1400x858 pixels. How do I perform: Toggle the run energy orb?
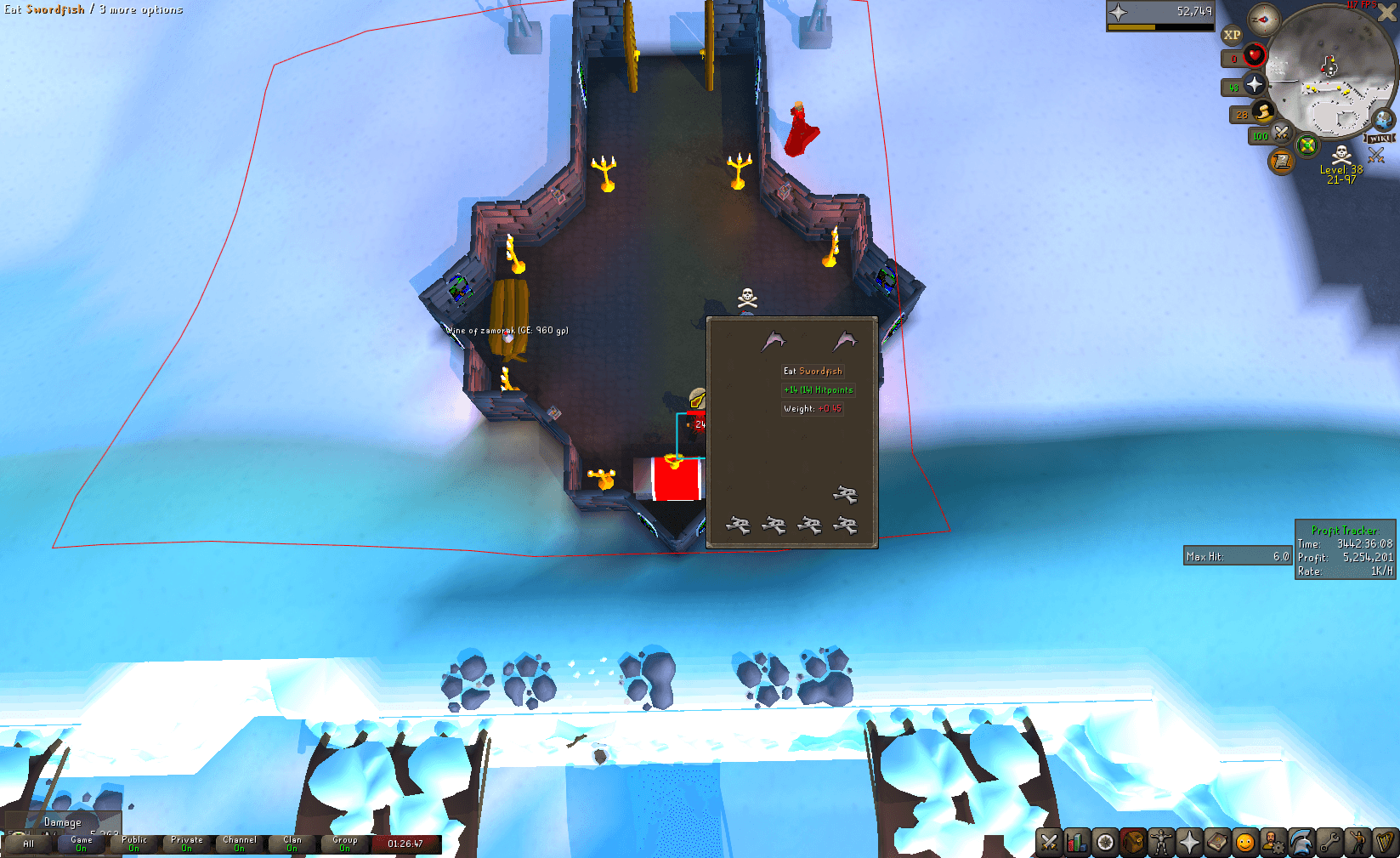pos(1261,112)
